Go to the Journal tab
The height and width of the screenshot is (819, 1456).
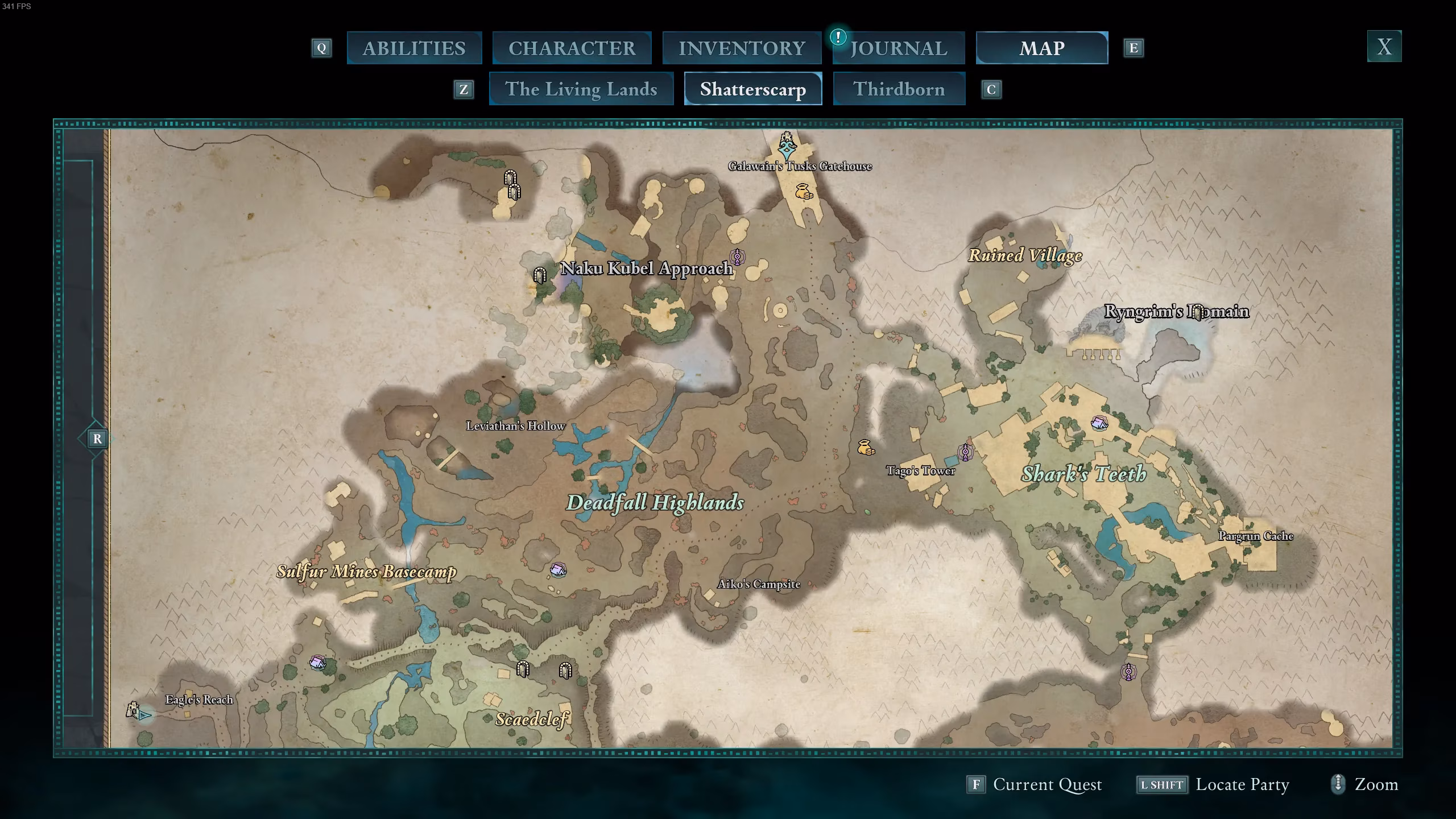point(899,48)
